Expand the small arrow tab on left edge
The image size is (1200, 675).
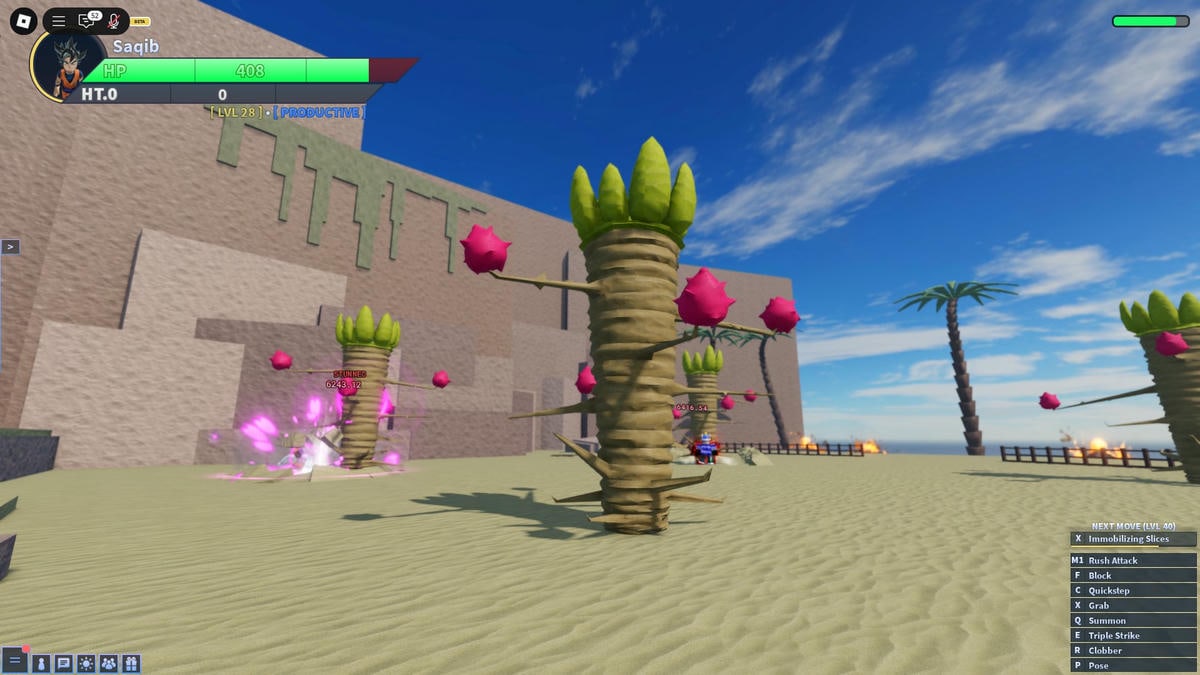[10, 247]
